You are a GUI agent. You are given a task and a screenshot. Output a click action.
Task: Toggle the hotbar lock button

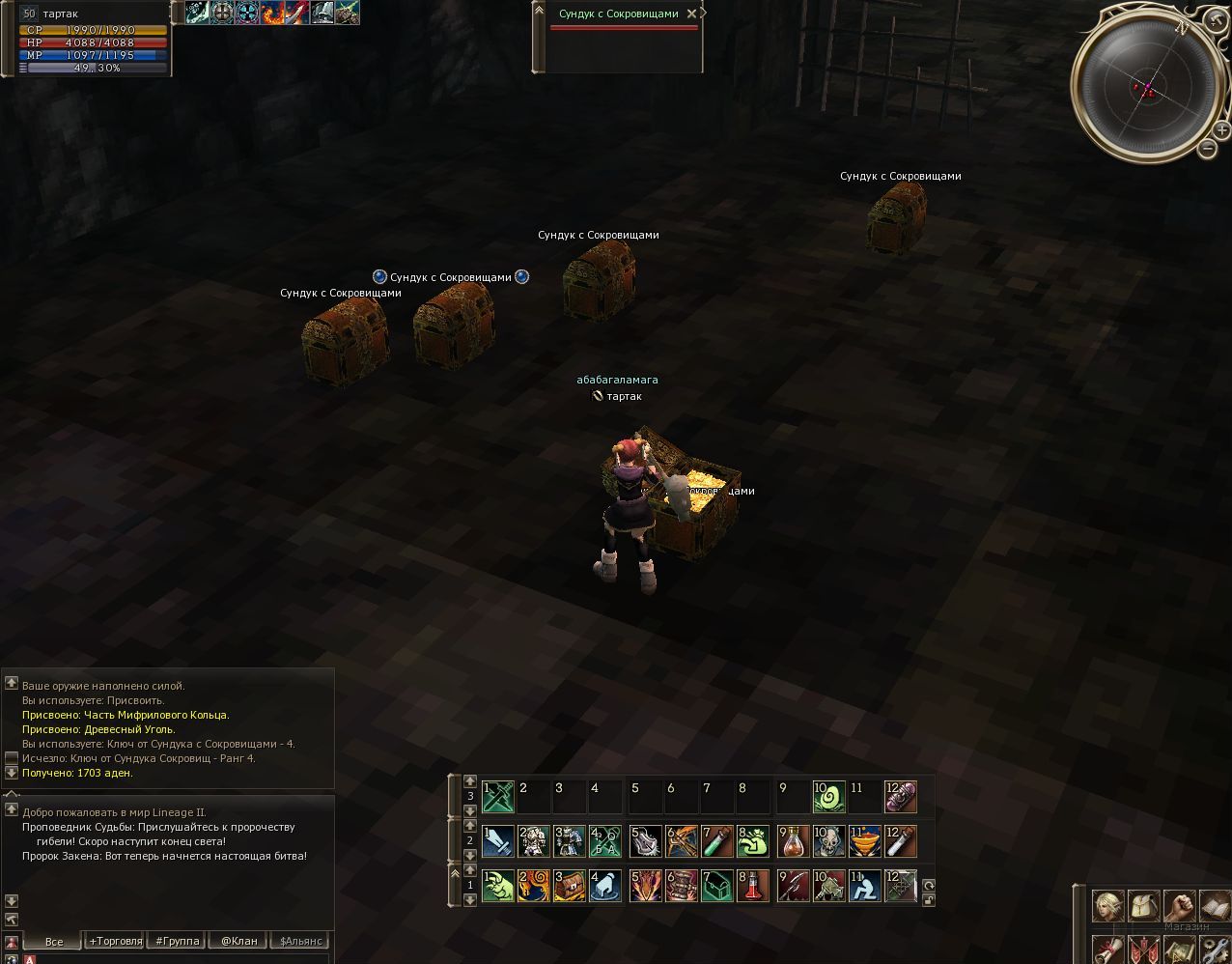(929, 899)
